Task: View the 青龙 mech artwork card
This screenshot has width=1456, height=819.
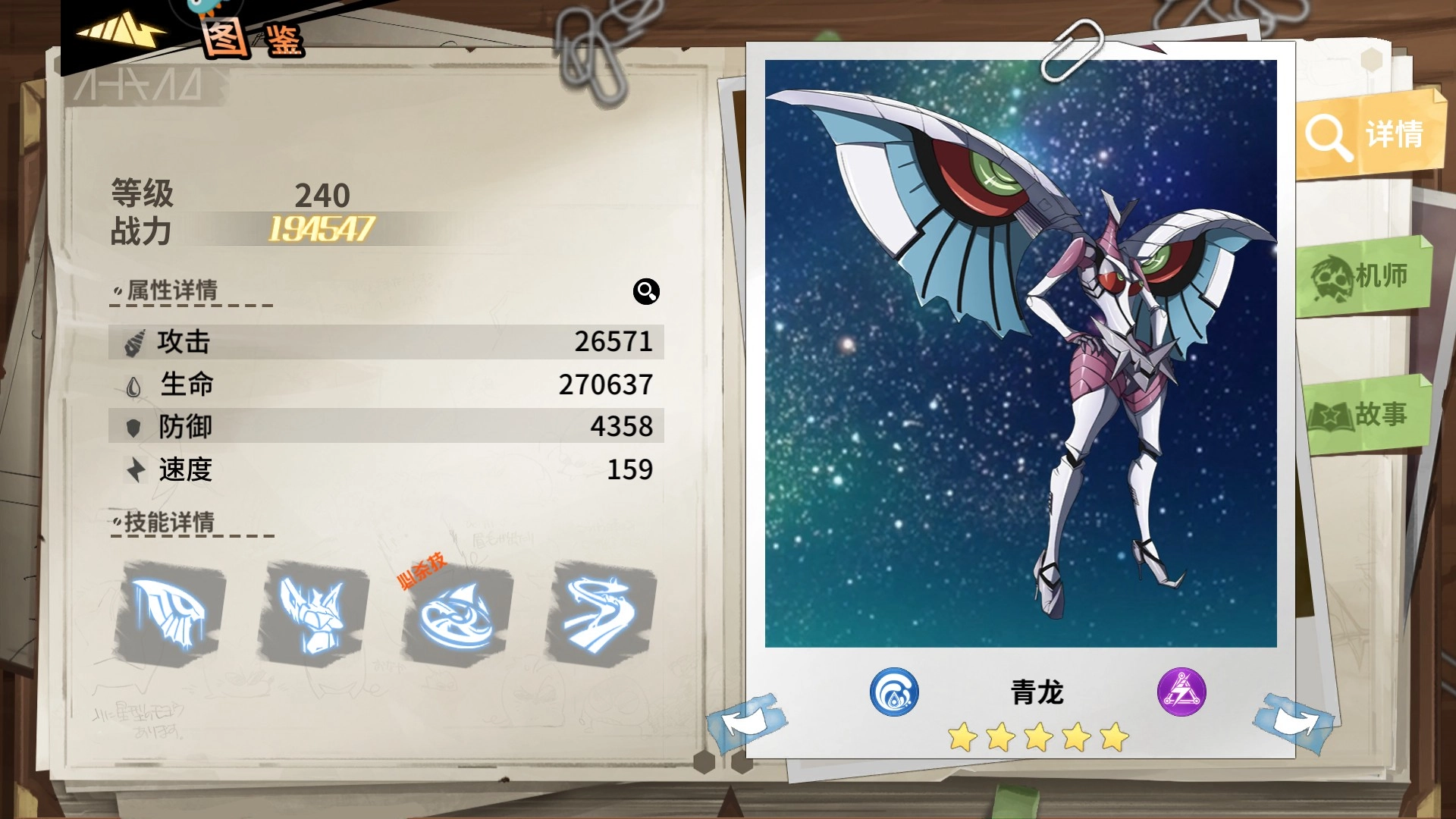Action: (1020, 353)
